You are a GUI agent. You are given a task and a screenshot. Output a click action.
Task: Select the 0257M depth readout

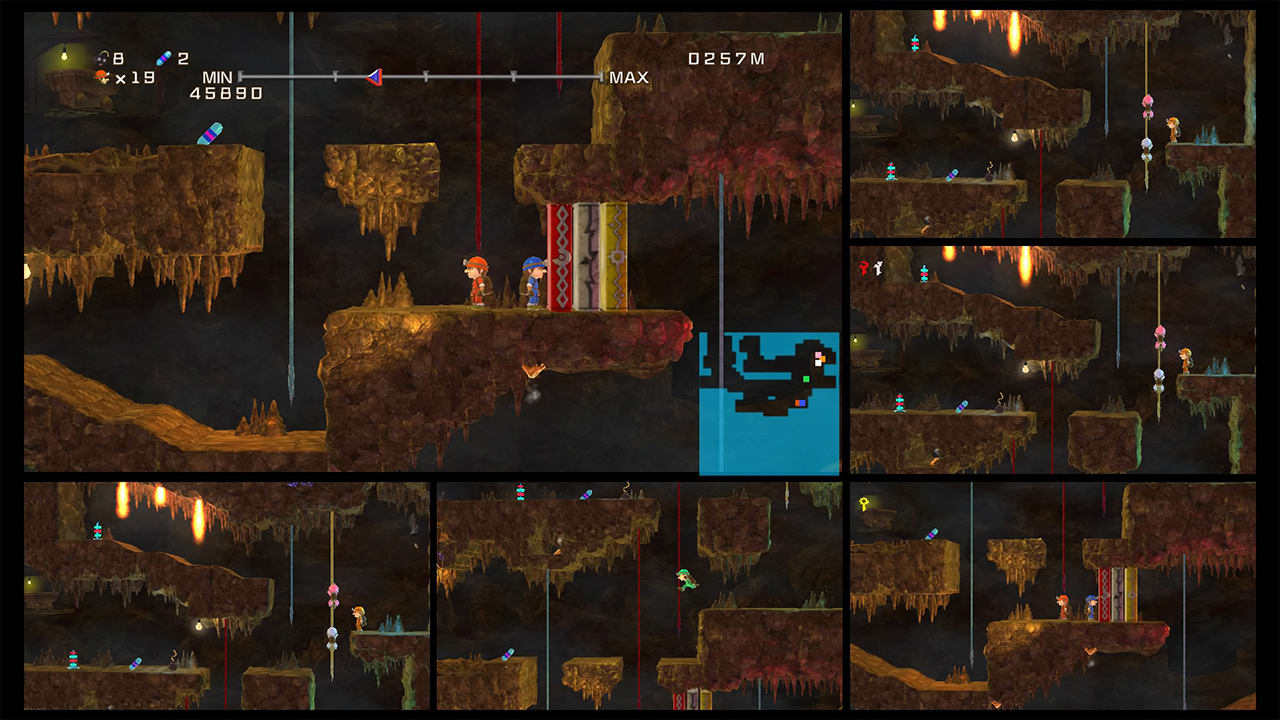click(726, 58)
